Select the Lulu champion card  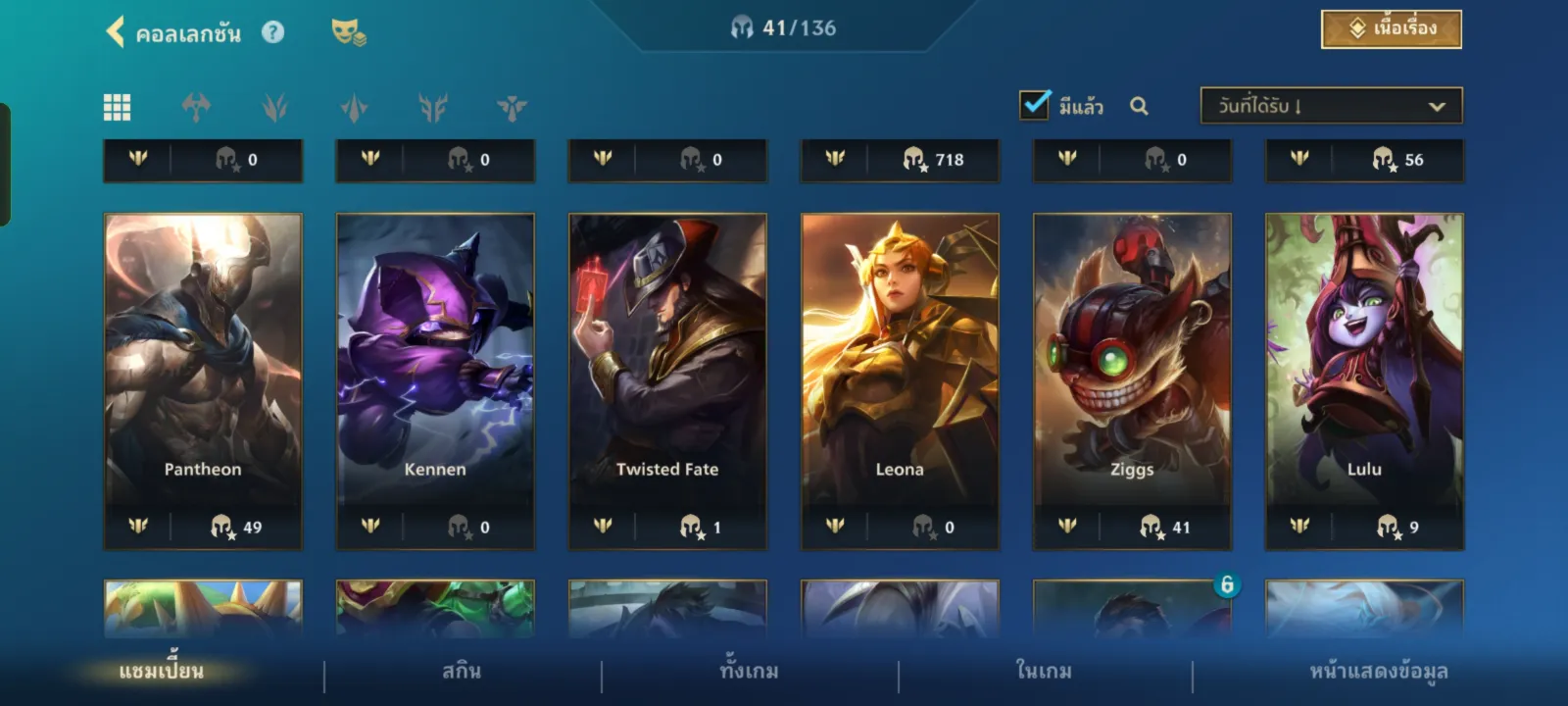1364,363
